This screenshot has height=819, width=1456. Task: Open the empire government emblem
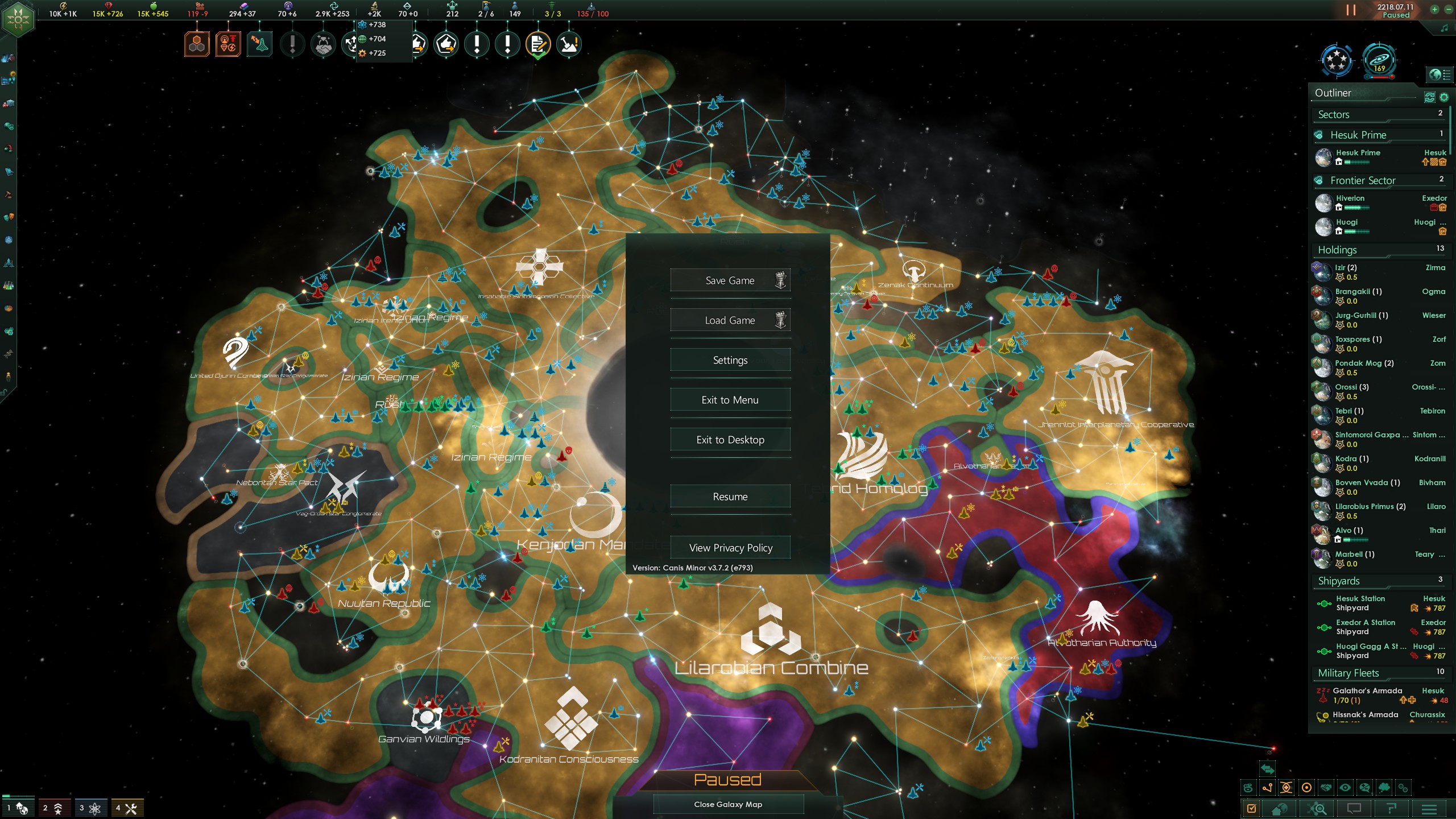pyautogui.click(x=18, y=19)
